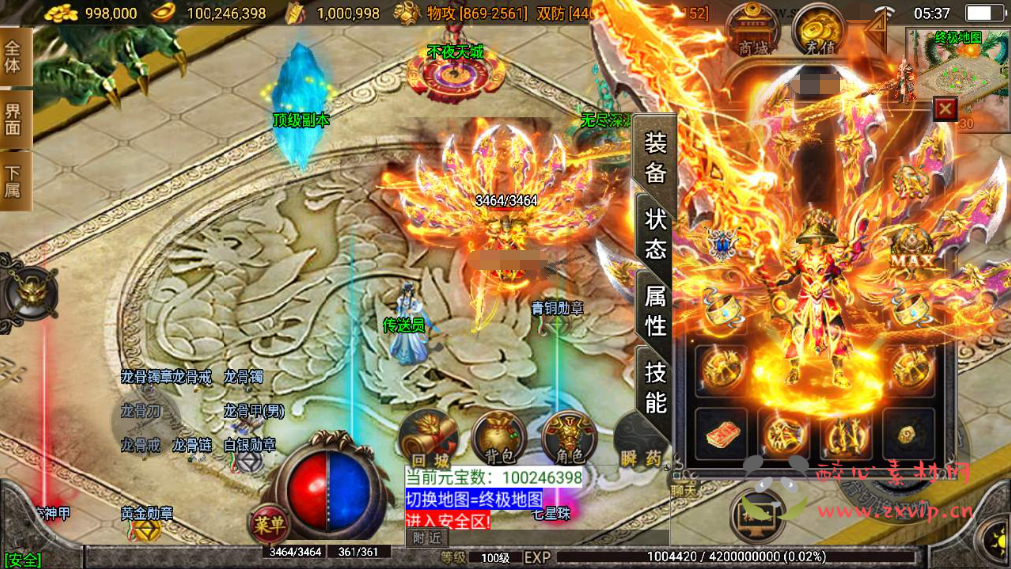Open the 菜单 menu button

pos(267,522)
